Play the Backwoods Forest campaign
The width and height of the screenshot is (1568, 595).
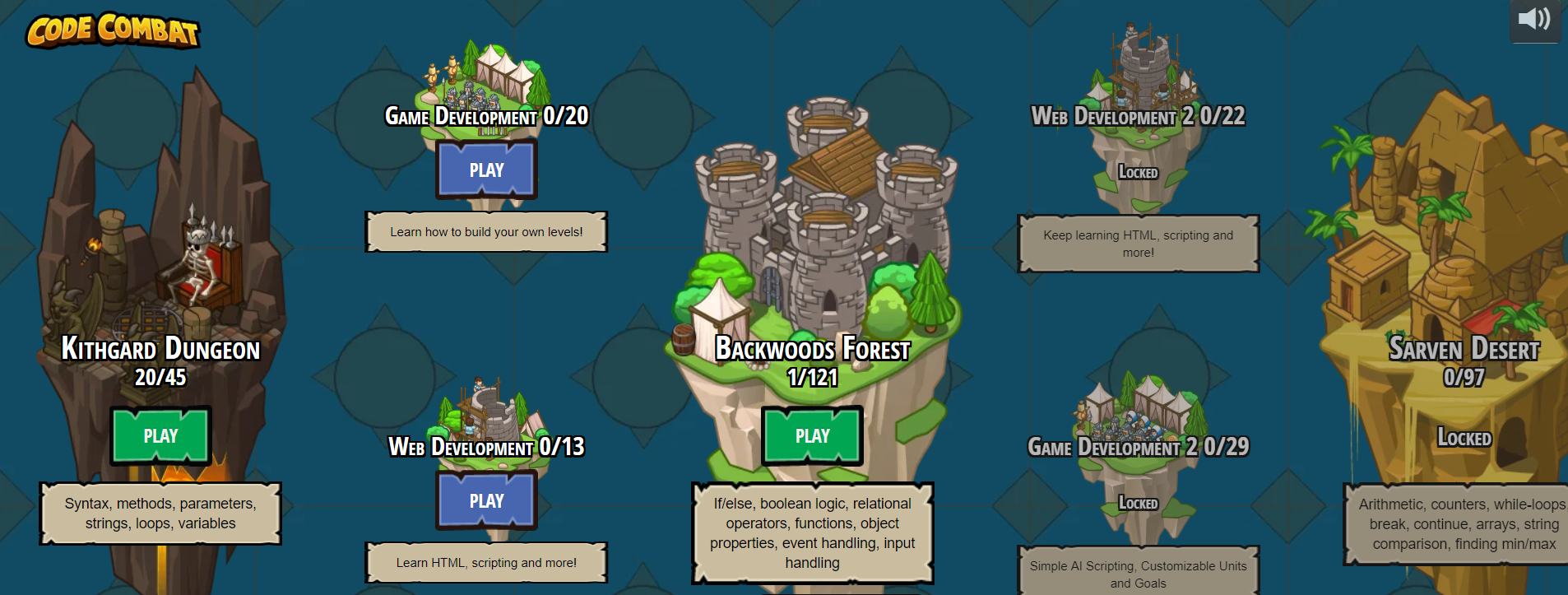click(812, 435)
